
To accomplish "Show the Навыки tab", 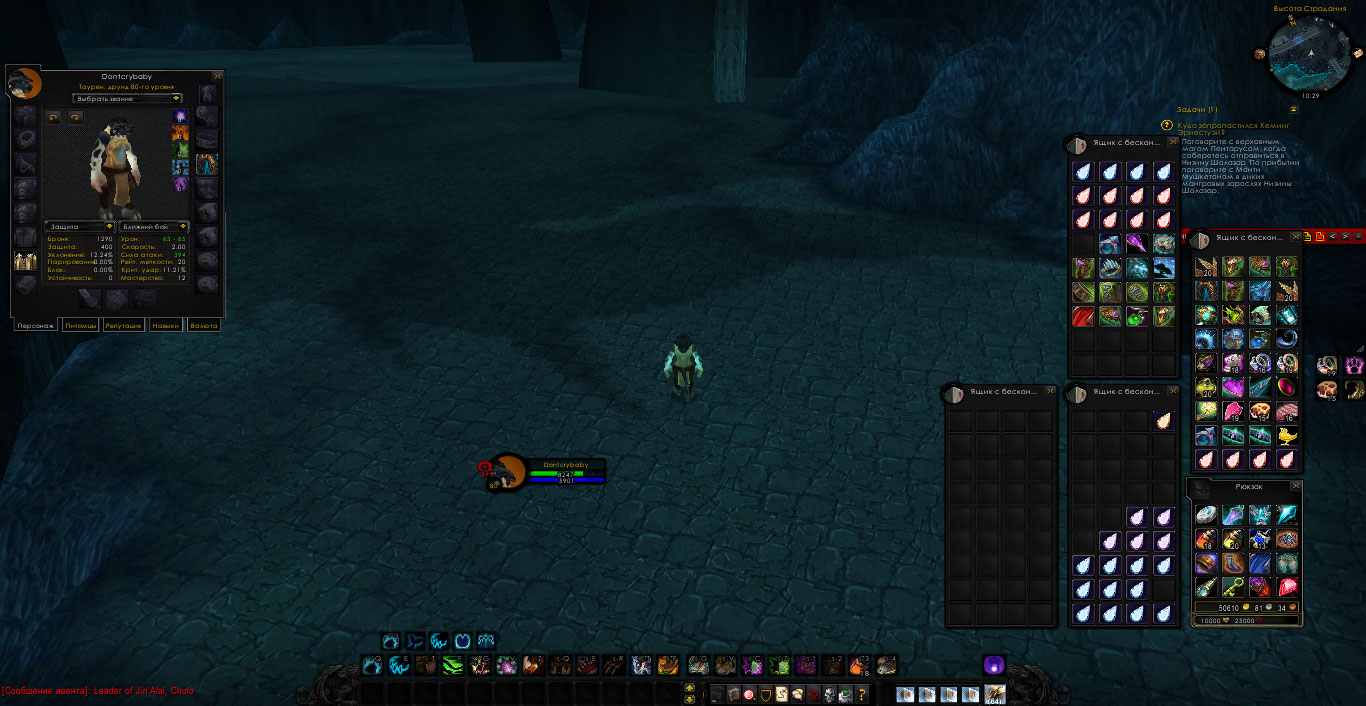I will (165, 325).
